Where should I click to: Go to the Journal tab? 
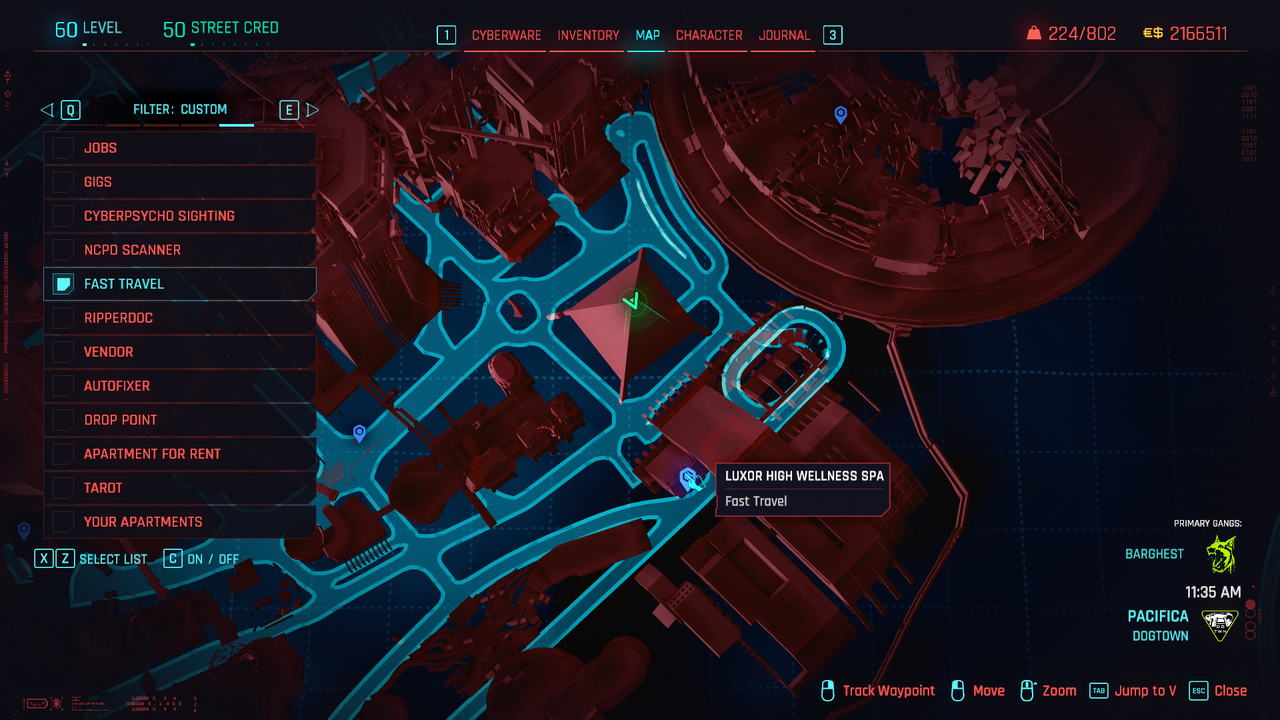tap(784, 35)
